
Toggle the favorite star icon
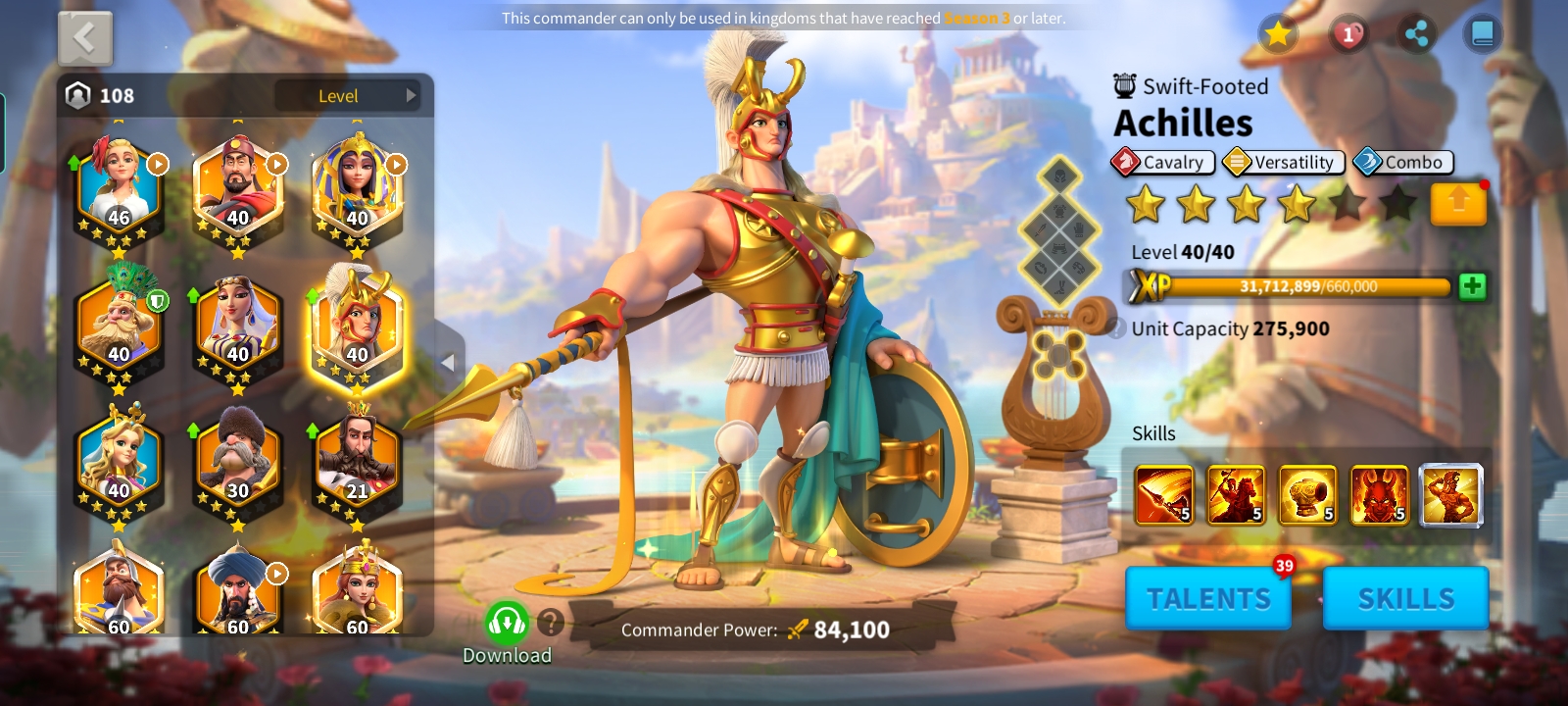pos(1278,35)
